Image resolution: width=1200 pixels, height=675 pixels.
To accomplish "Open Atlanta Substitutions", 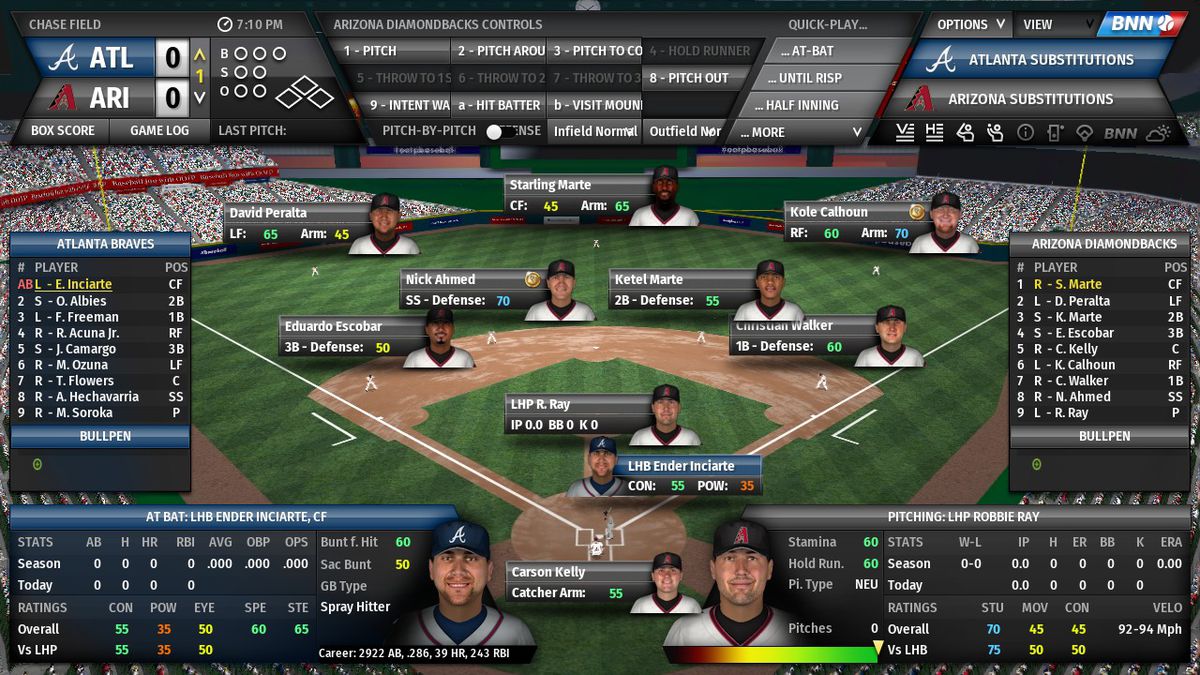I will 1040,60.
